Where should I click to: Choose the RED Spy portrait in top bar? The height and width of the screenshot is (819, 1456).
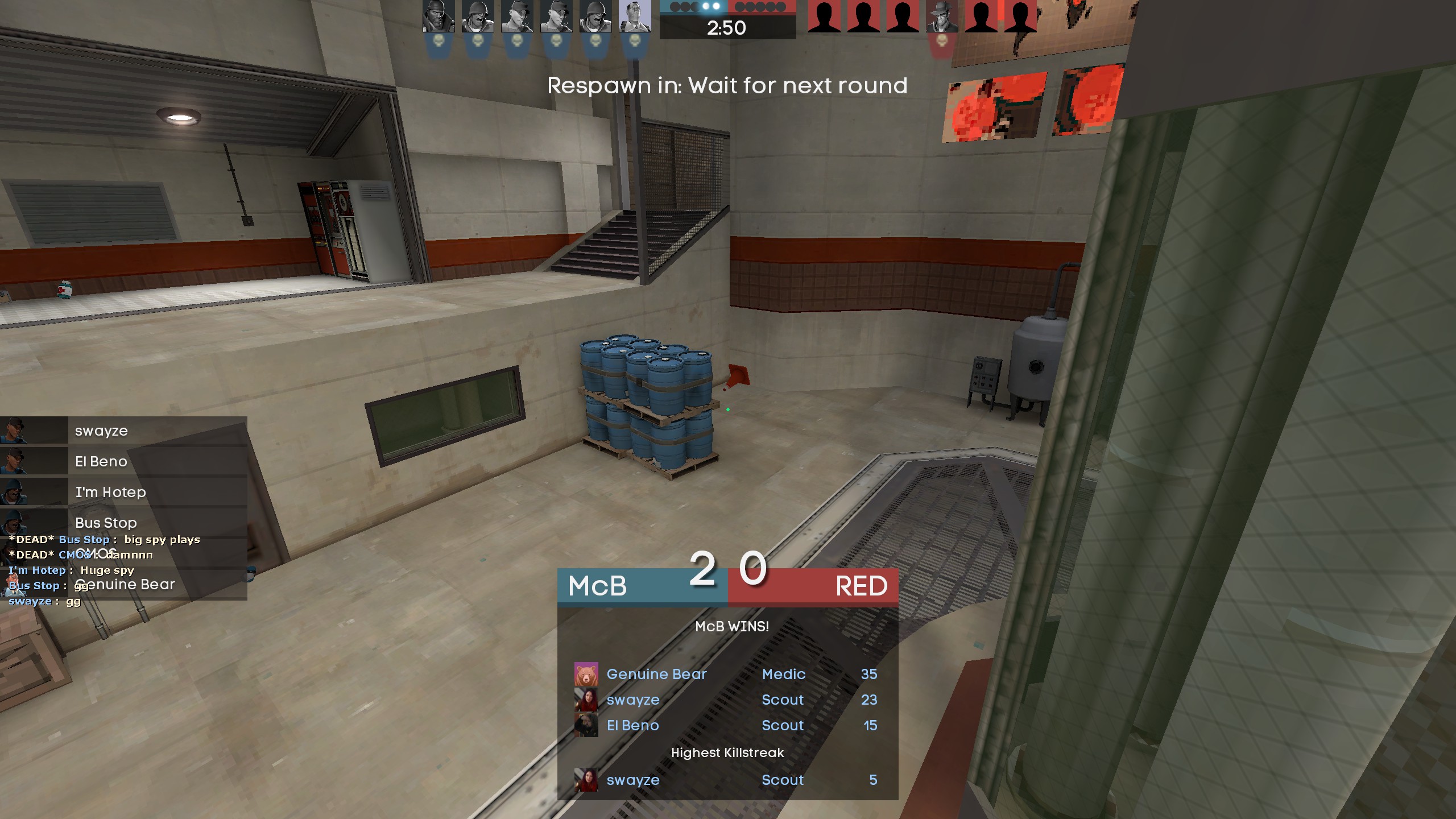coord(942,16)
